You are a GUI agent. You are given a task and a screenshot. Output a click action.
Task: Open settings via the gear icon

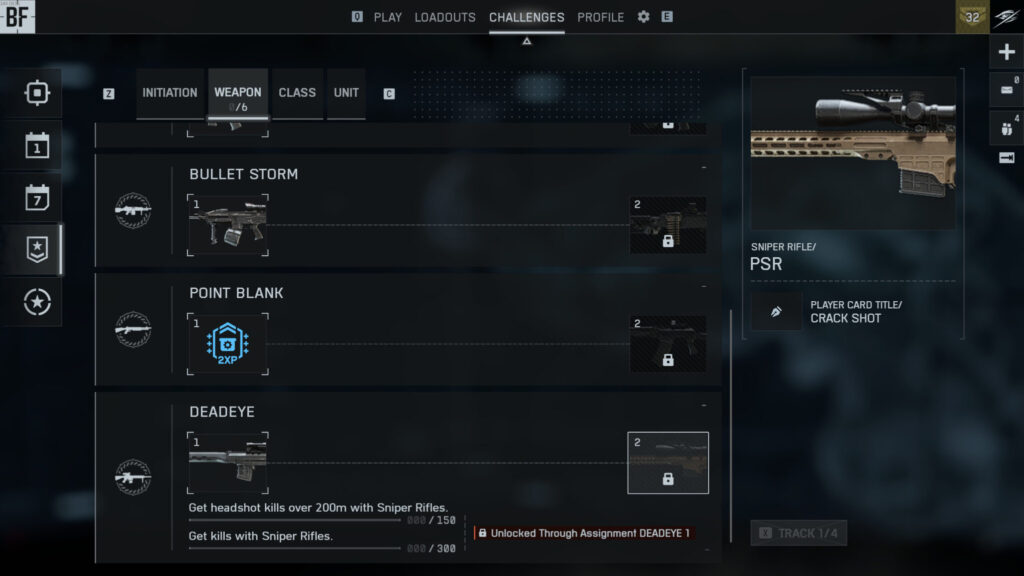643,17
